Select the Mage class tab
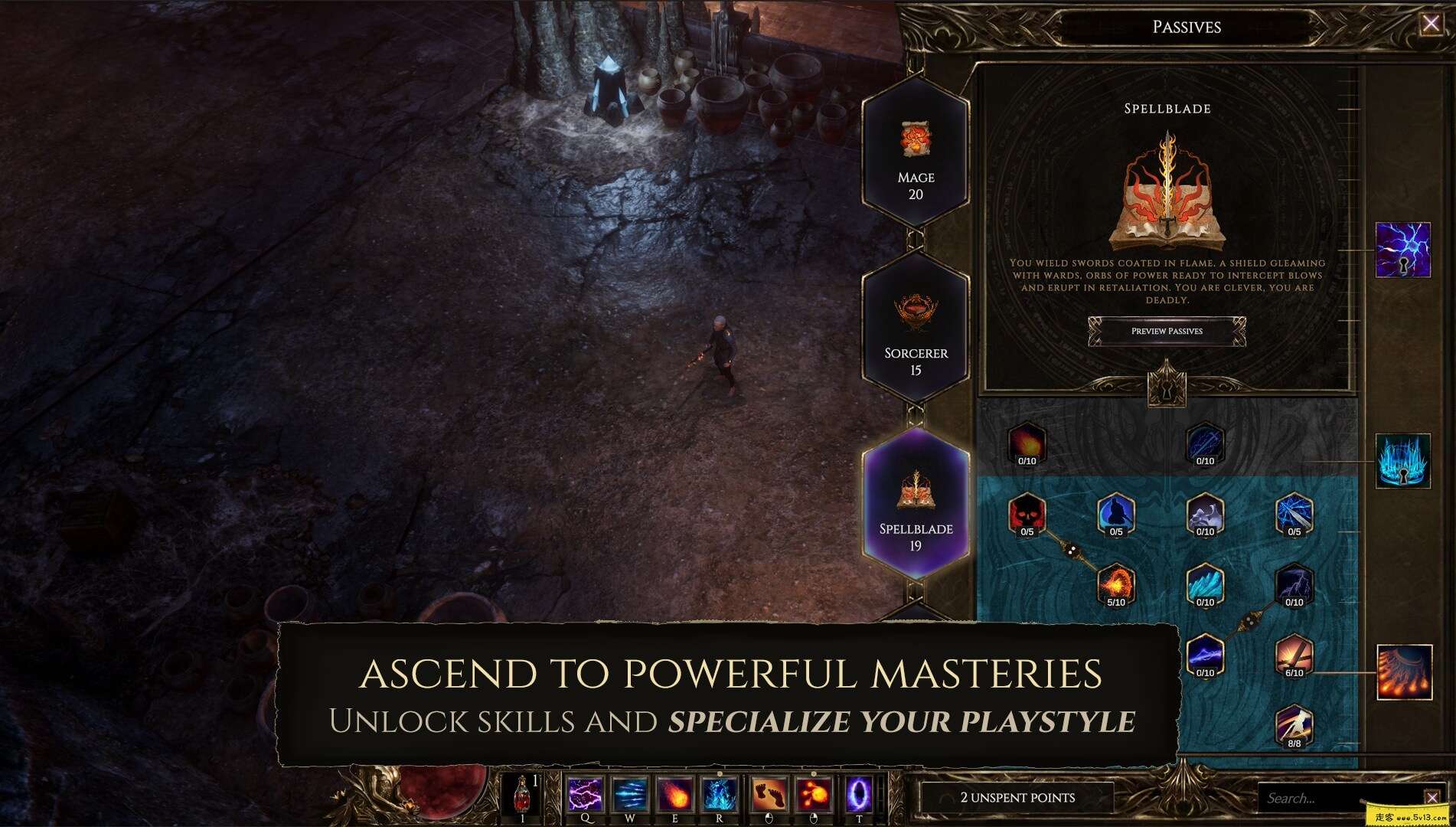Viewport: 1456px width, 827px height. [x=916, y=153]
